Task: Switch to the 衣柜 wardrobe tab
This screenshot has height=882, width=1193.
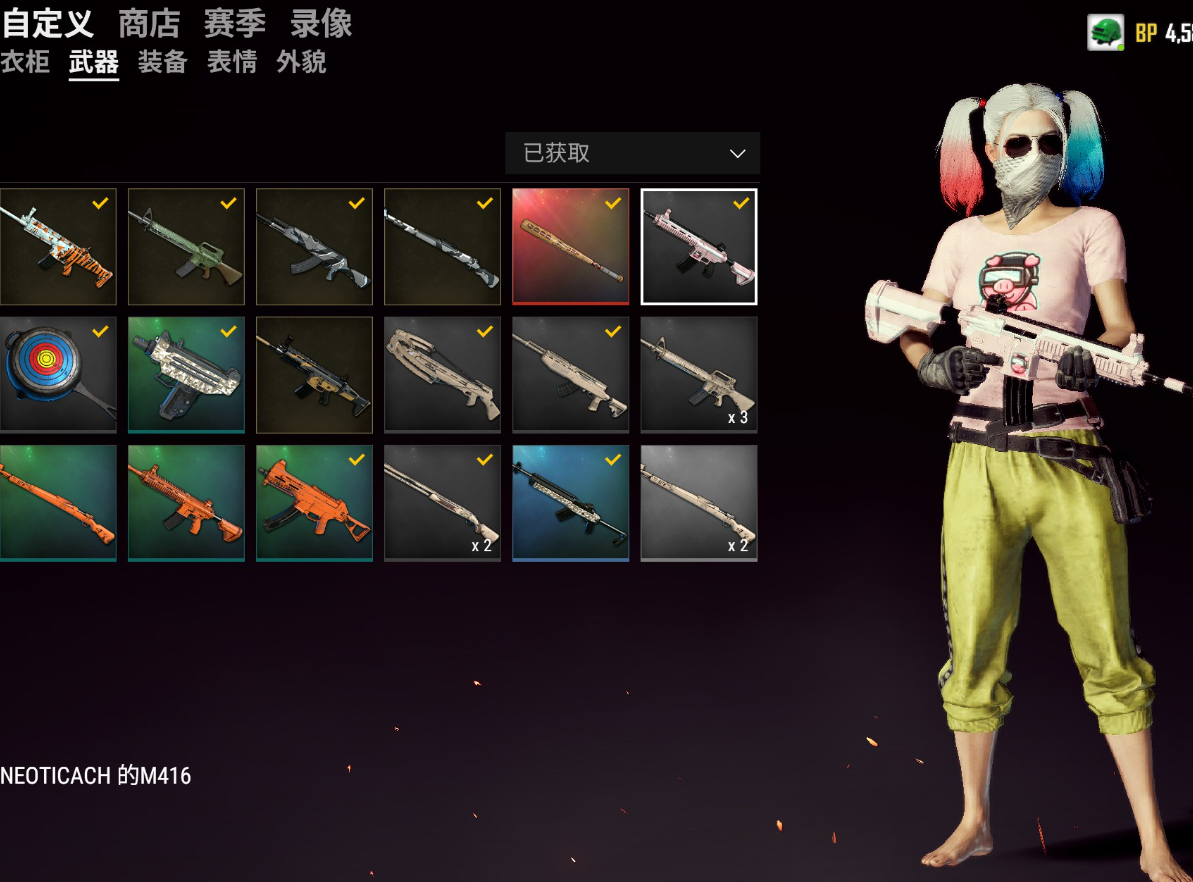Action: [x=25, y=62]
